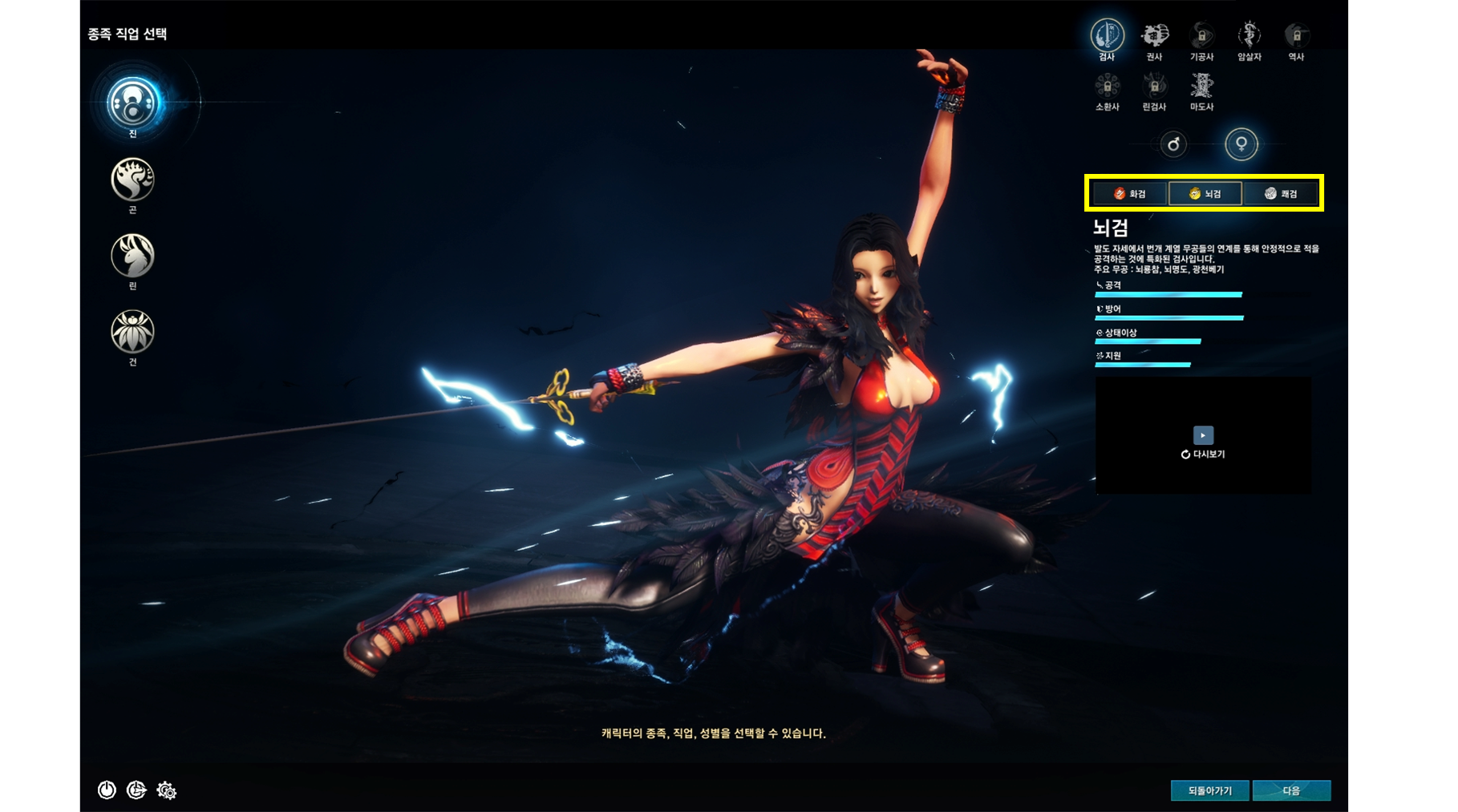
Task: Switch character gender to female
Action: coord(1240,145)
